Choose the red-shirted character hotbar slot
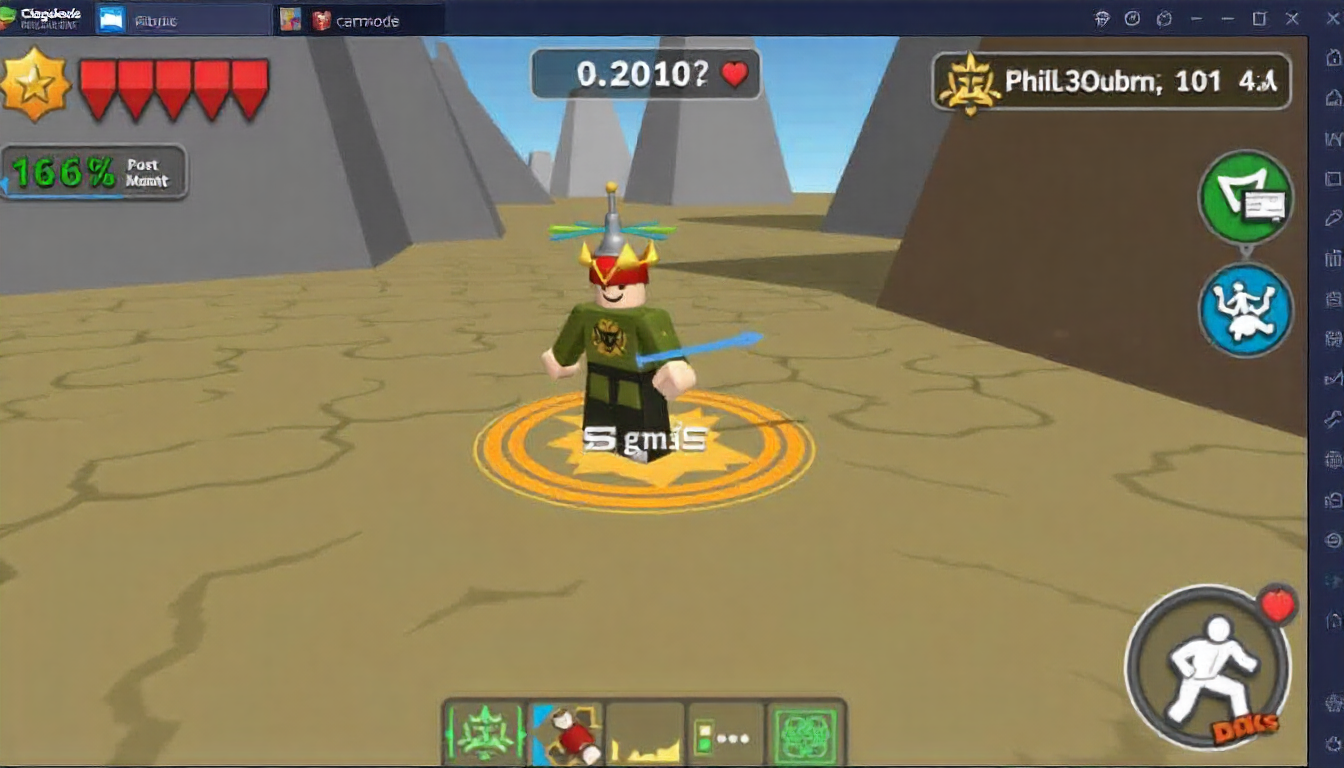Screen dimensions: 1344x768 (x=565, y=733)
